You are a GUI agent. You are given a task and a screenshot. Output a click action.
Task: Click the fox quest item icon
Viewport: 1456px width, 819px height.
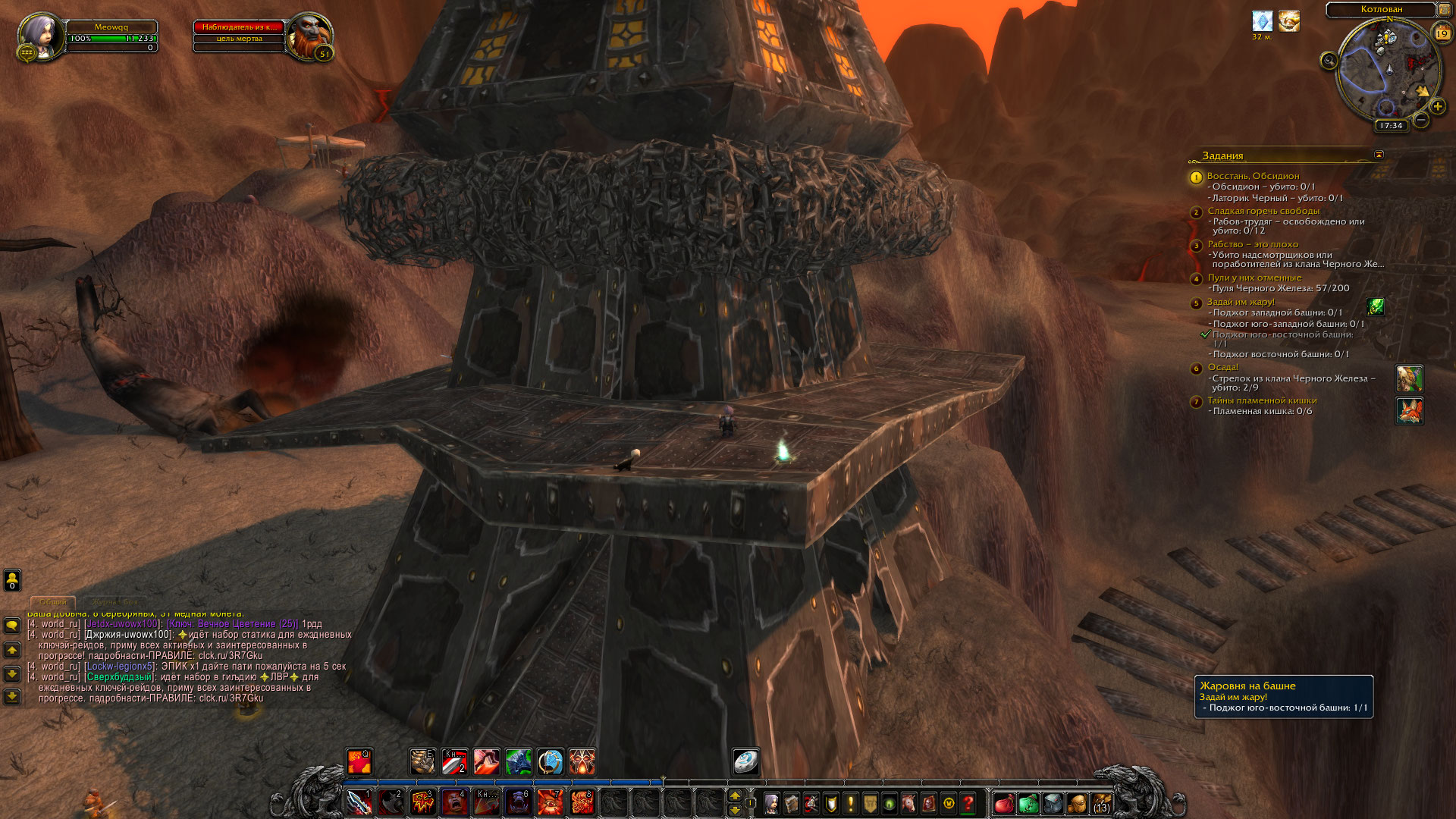(x=1409, y=410)
